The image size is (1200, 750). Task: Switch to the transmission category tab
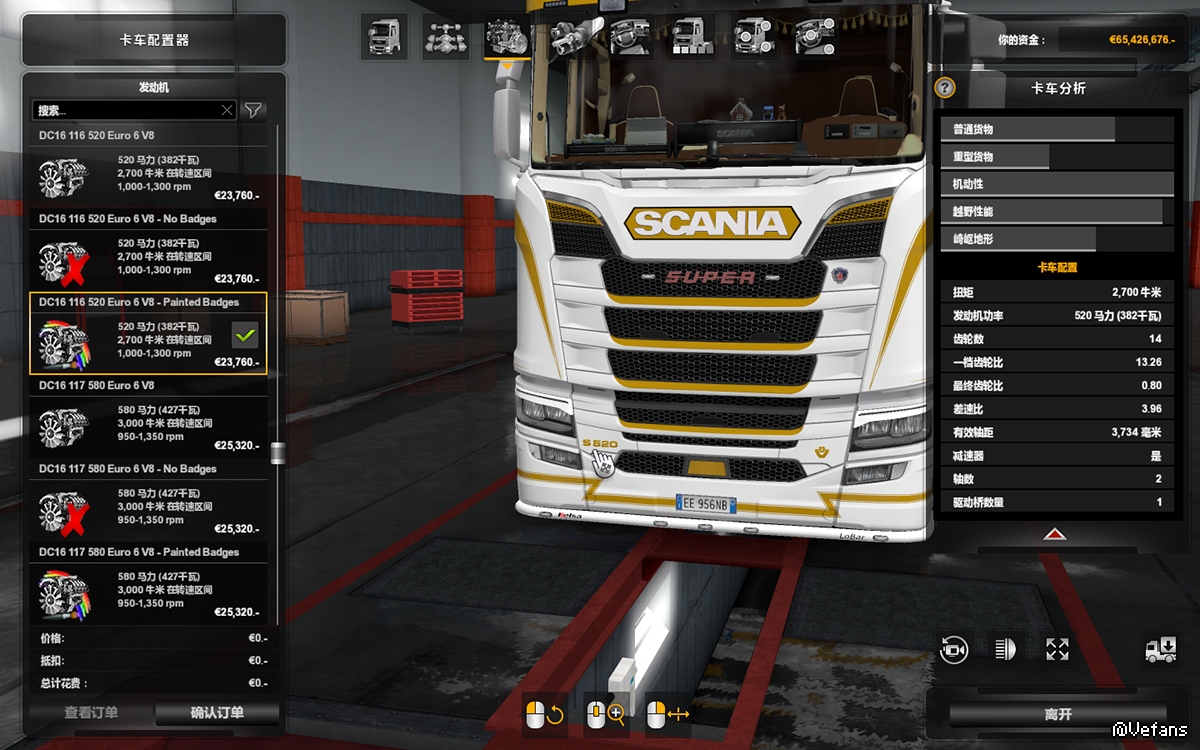569,37
